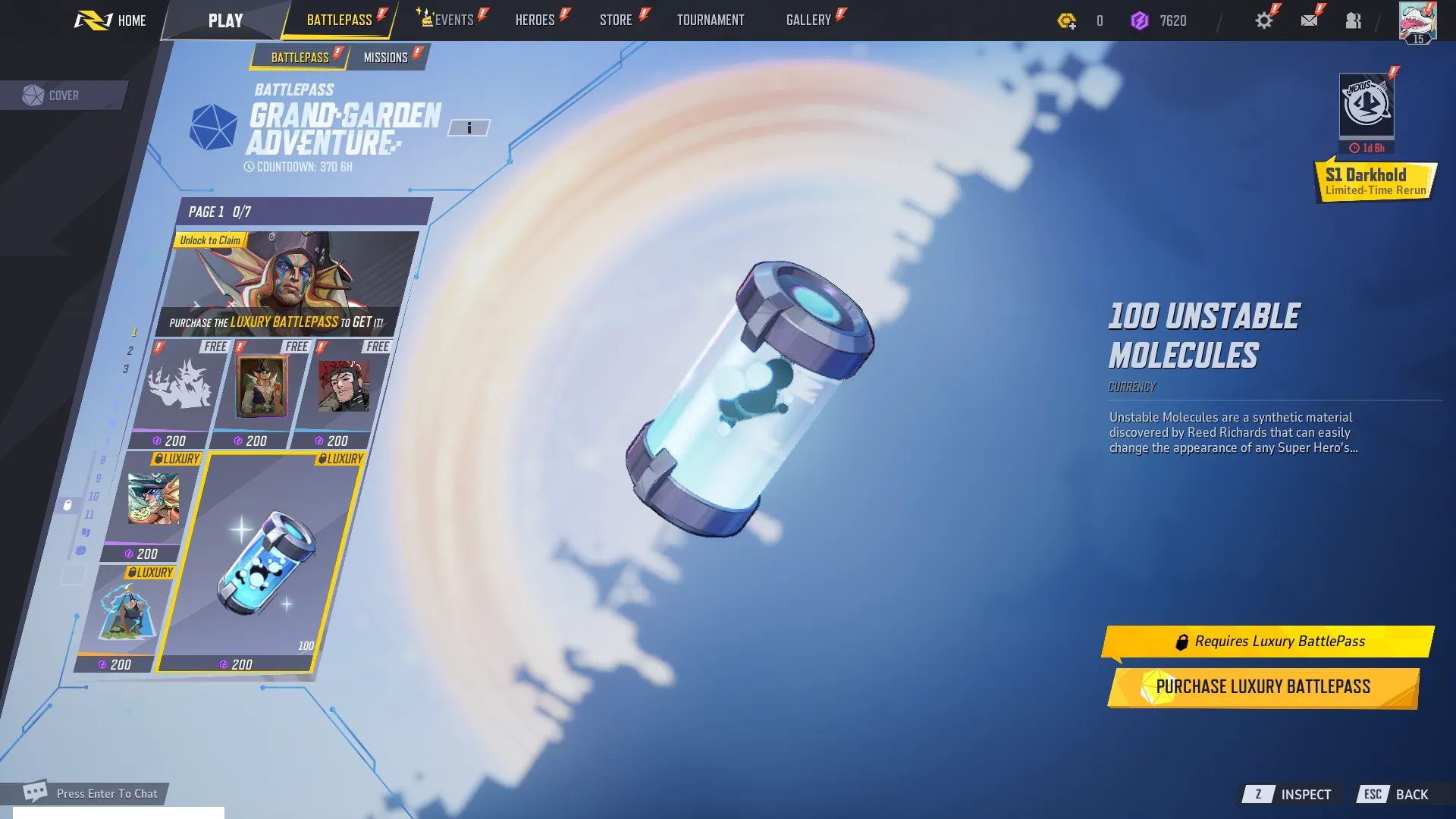The image size is (1456, 819).
Task: Open the Gallery tab
Action: point(808,20)
